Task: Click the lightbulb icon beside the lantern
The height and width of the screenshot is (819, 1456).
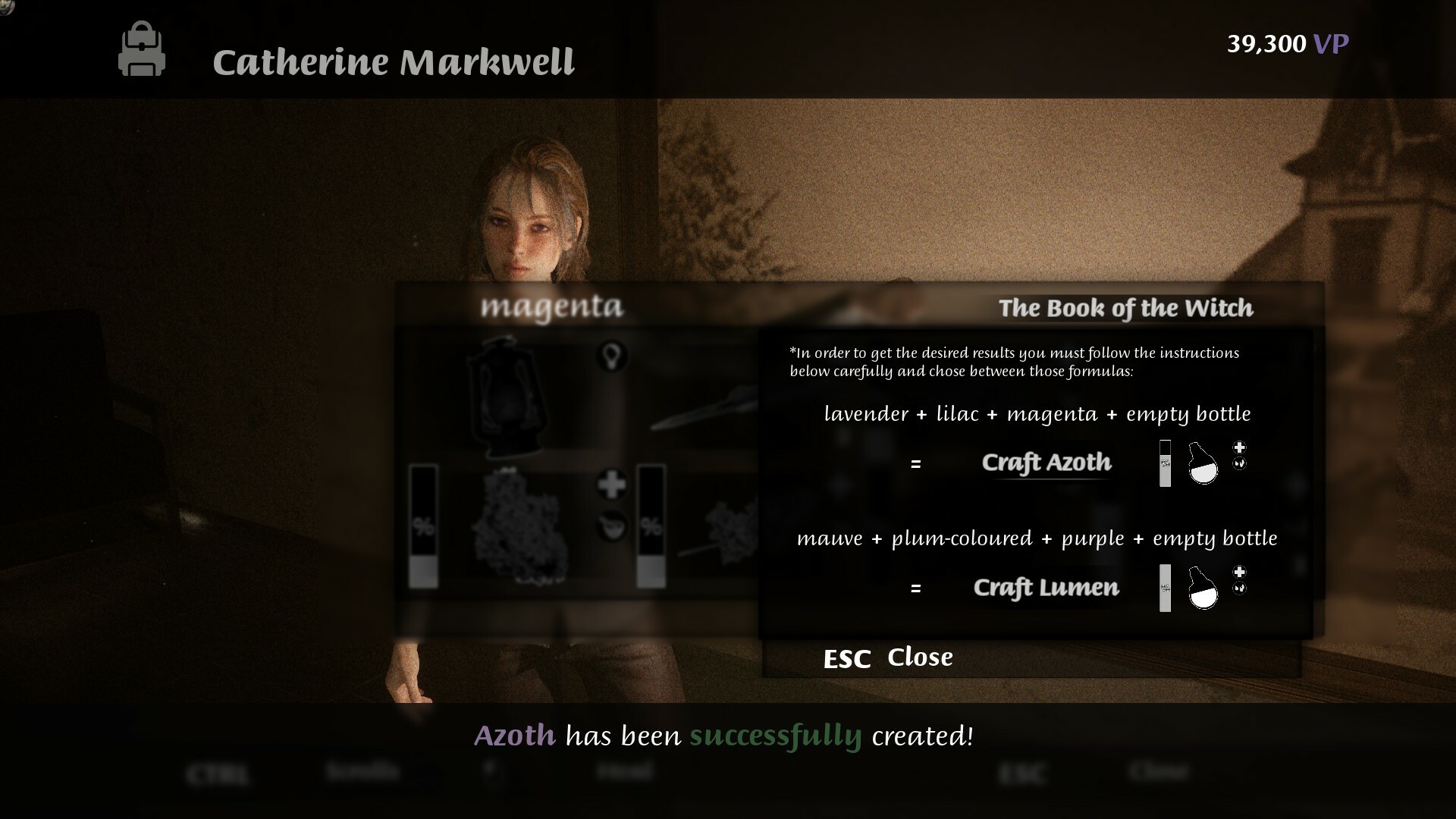Action: coord(613,356)
